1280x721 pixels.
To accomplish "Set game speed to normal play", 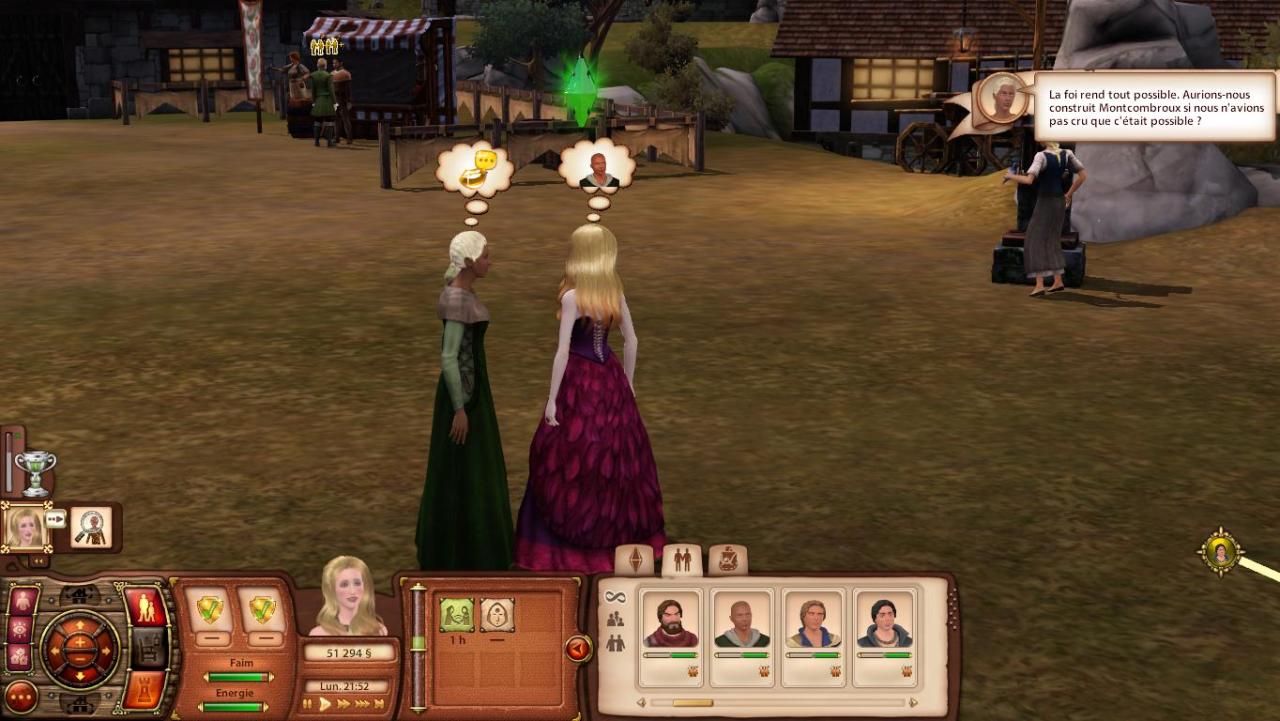I will [x=325, y=704].
